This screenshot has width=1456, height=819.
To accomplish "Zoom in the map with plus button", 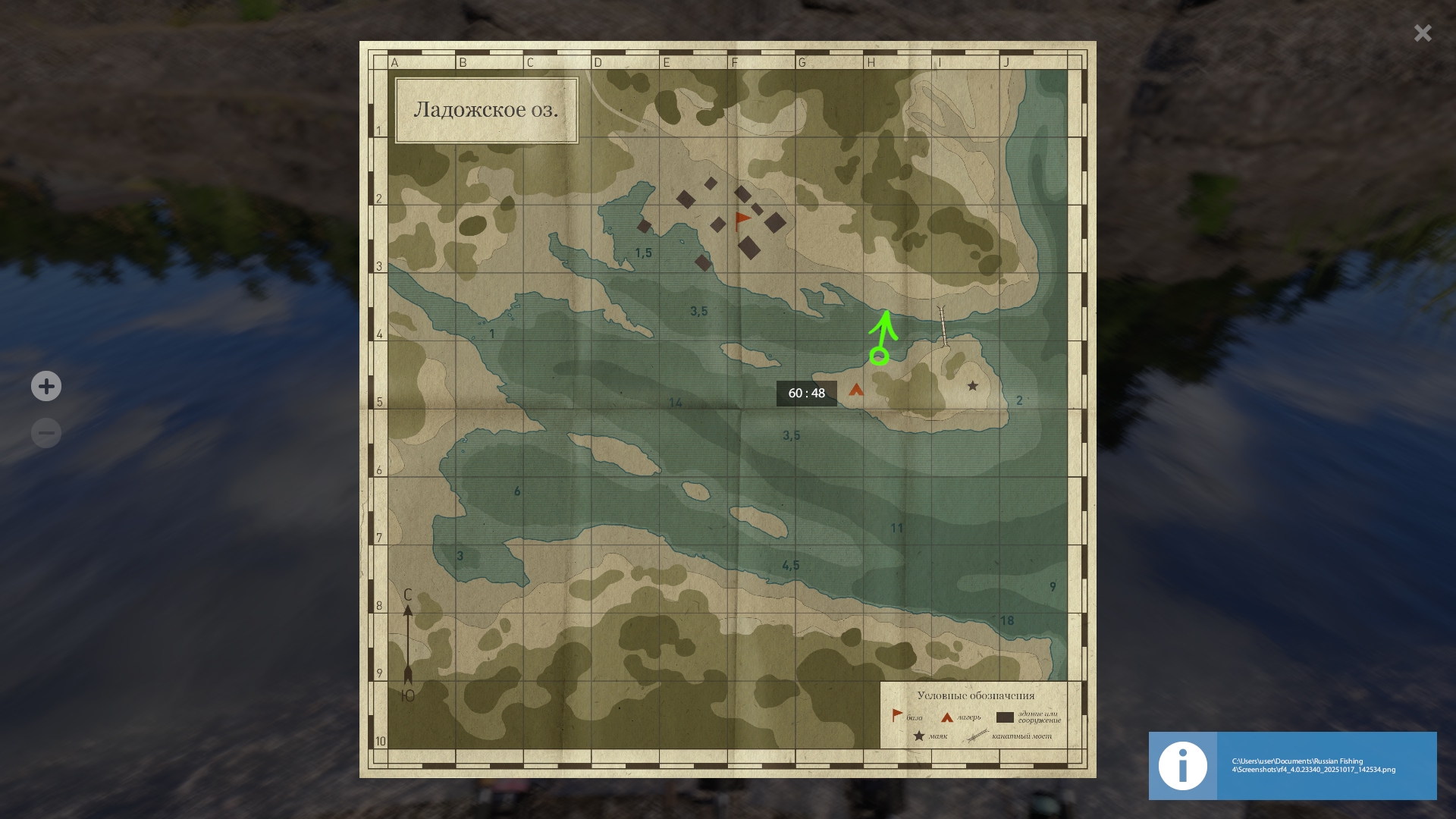I will 46,387.
